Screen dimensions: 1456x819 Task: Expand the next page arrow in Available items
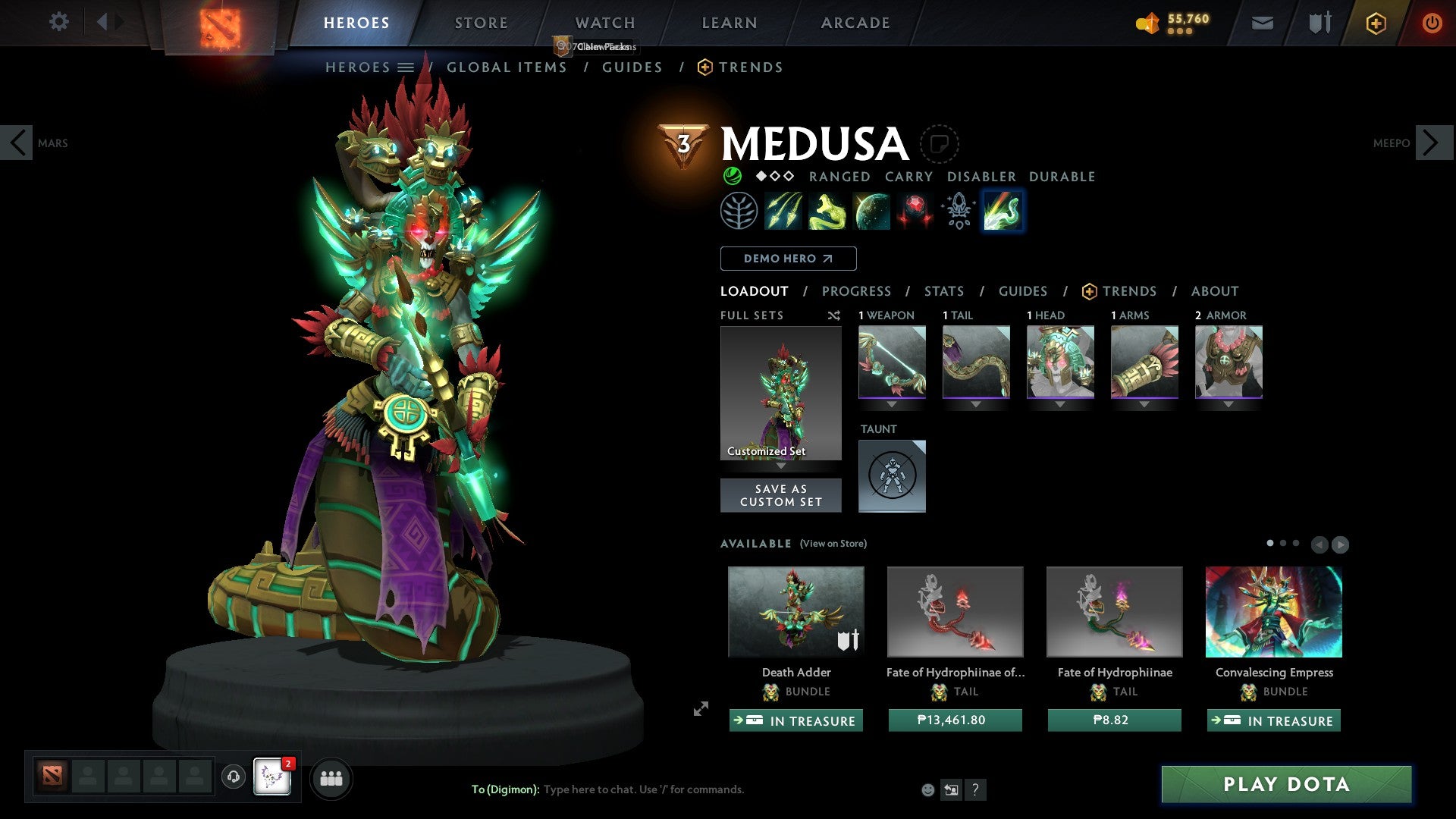[x=1340, y=544]
